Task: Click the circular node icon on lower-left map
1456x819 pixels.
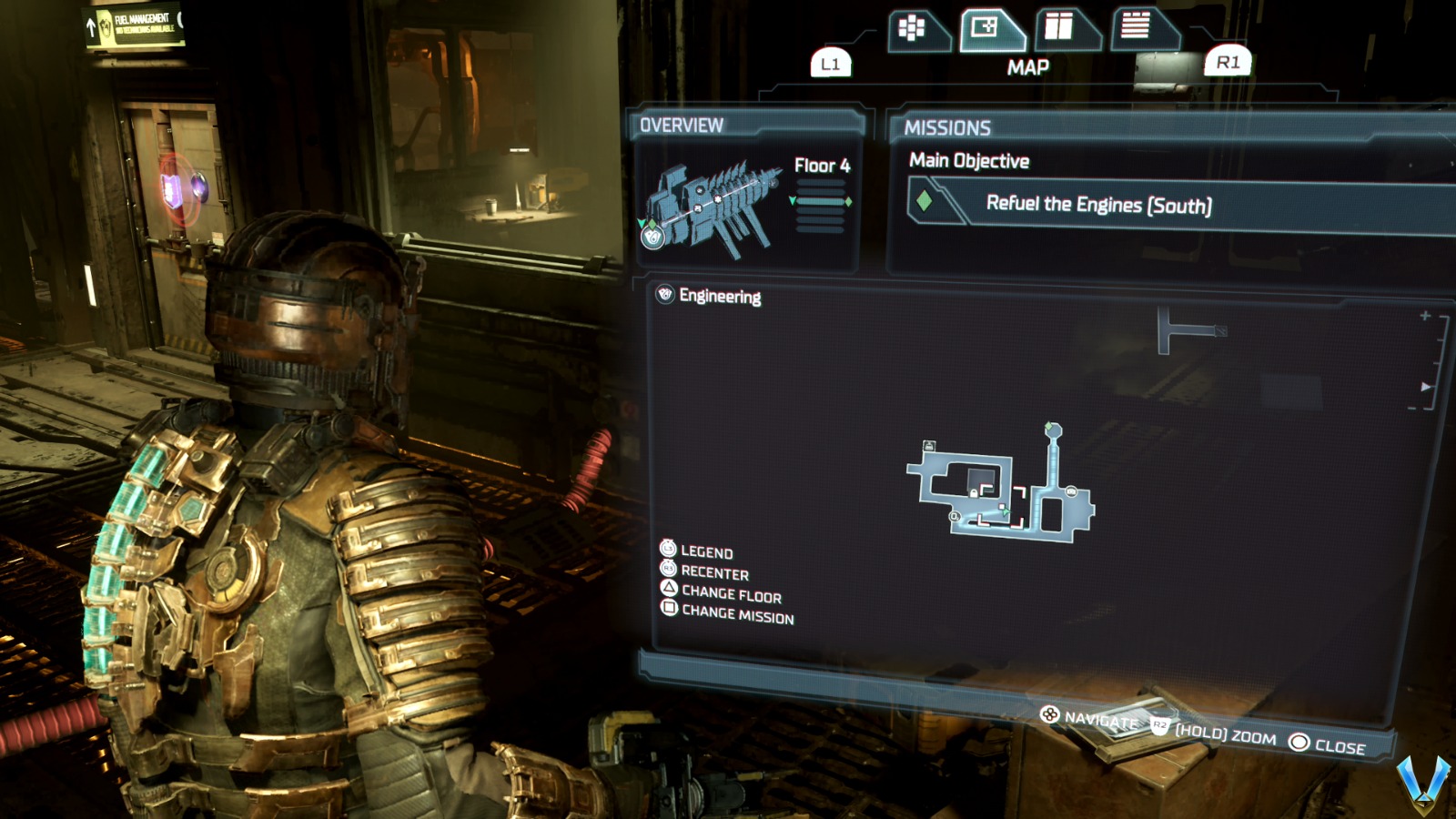Action: [954, 516]
